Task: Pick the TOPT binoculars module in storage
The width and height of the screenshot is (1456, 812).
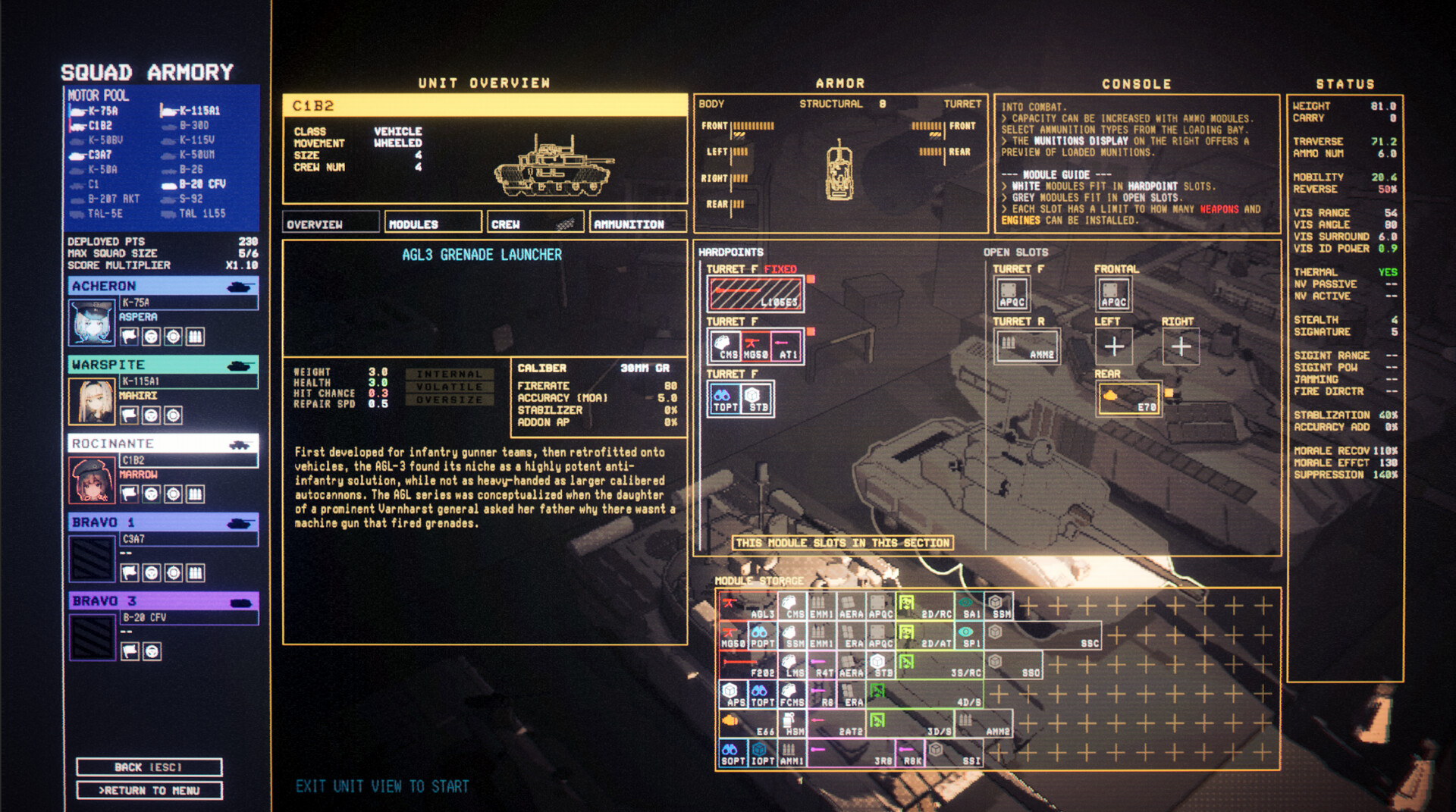Action: click(x=763, y=693)
